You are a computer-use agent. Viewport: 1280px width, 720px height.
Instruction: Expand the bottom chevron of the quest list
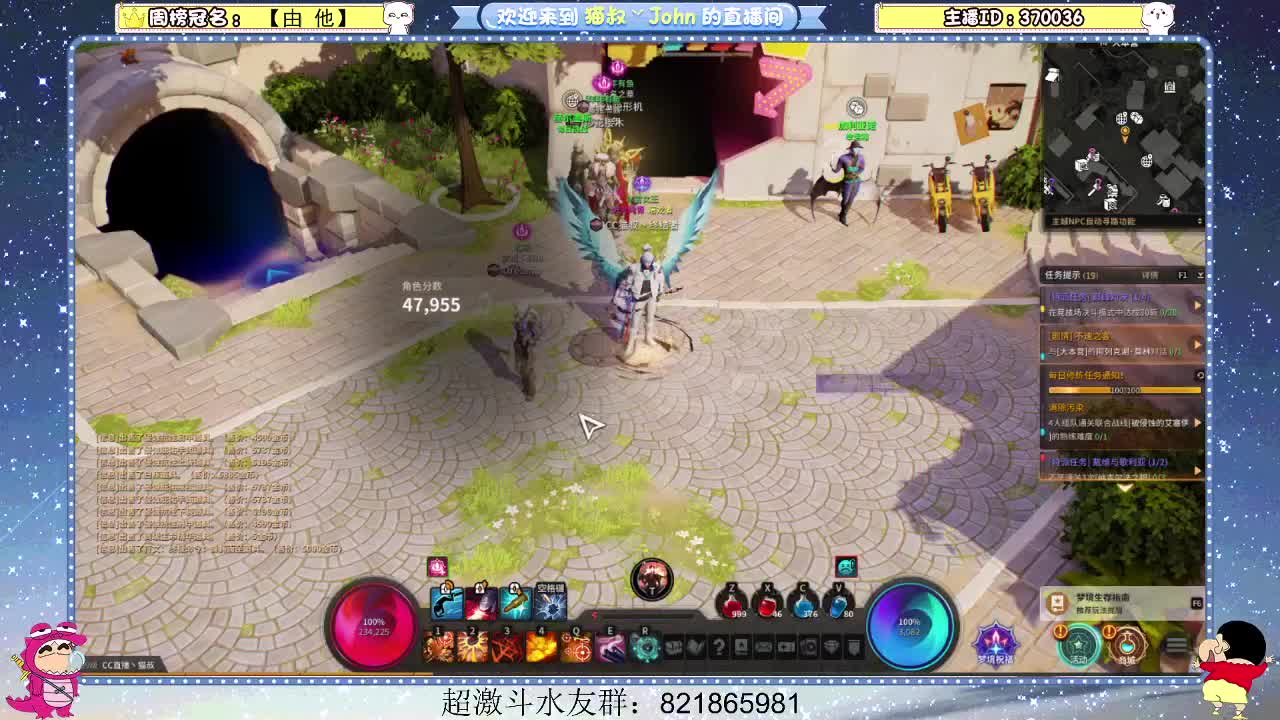click(x=1123, y=488)
